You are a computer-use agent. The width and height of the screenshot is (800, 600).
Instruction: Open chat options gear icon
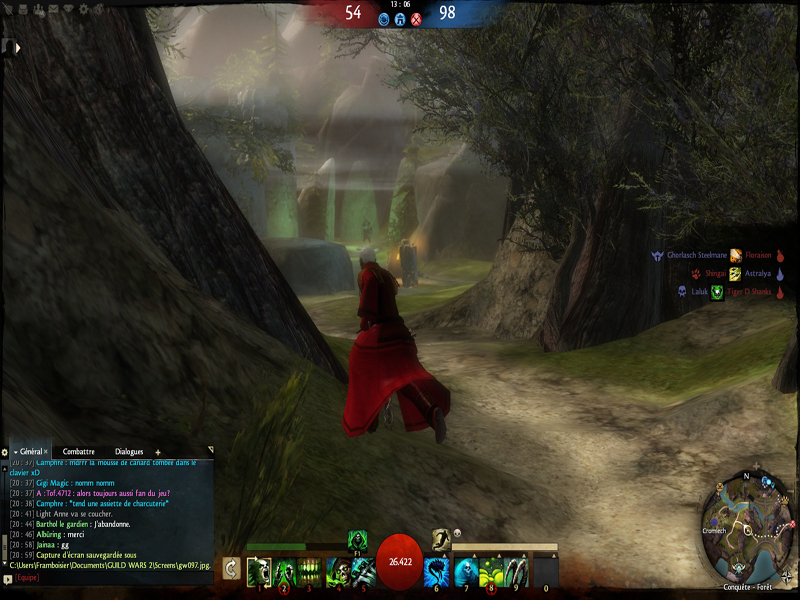coord(5,452)
